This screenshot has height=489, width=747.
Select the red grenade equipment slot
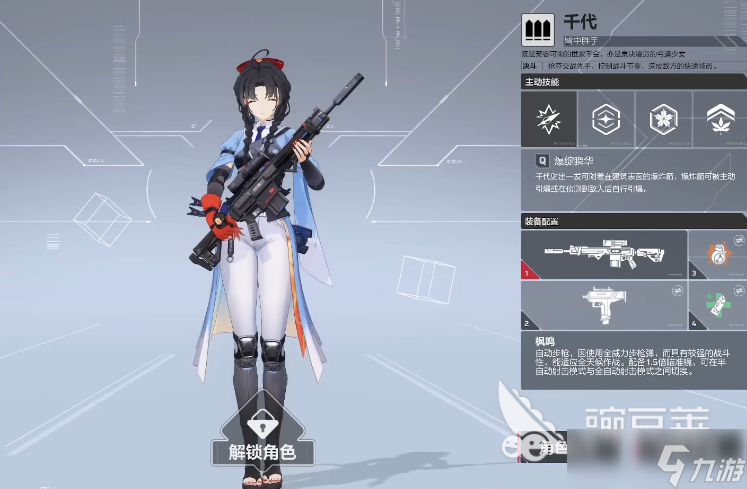[717, 254]
